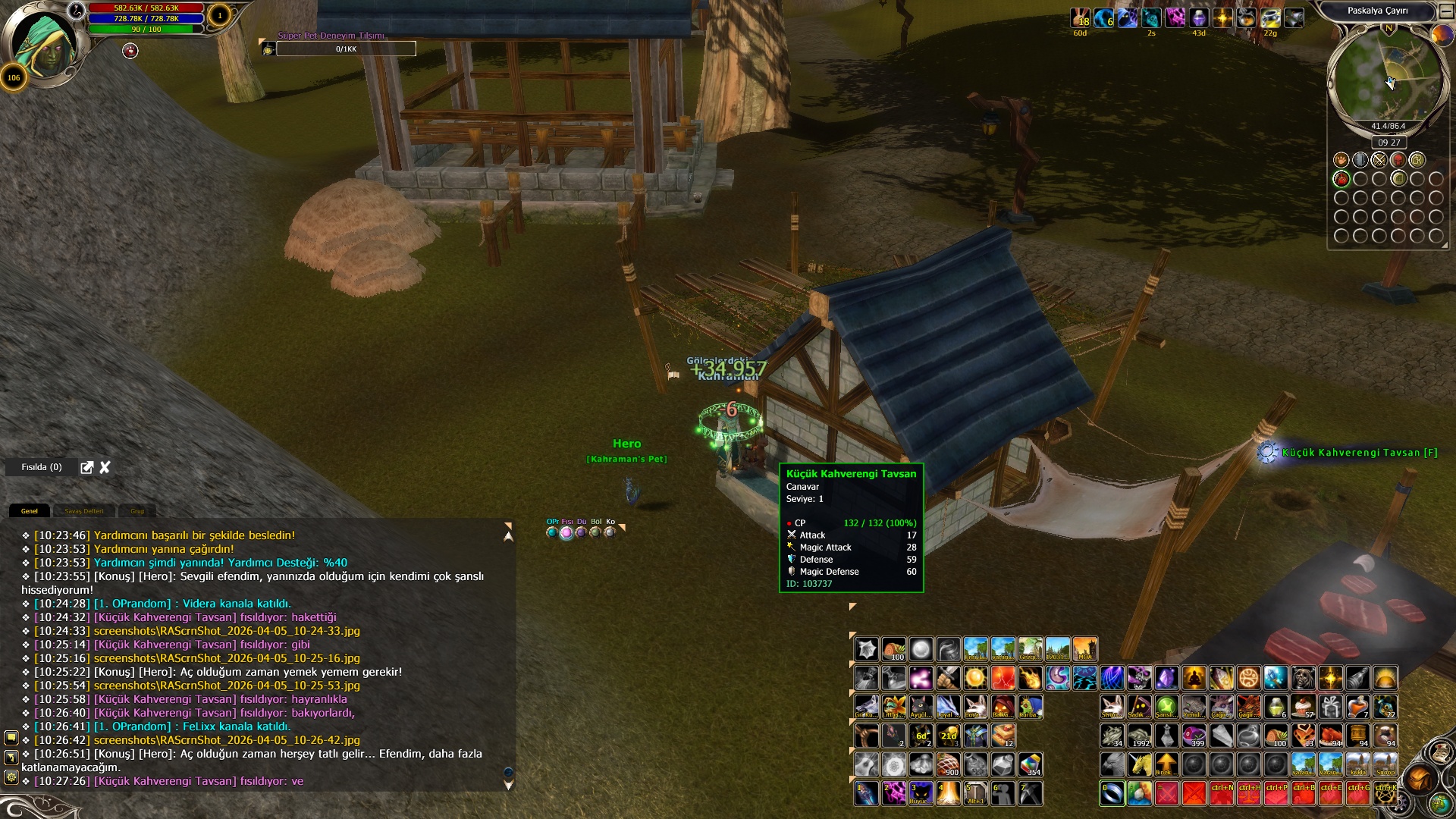Select the pink whisper channel orb

coord(566,532)
